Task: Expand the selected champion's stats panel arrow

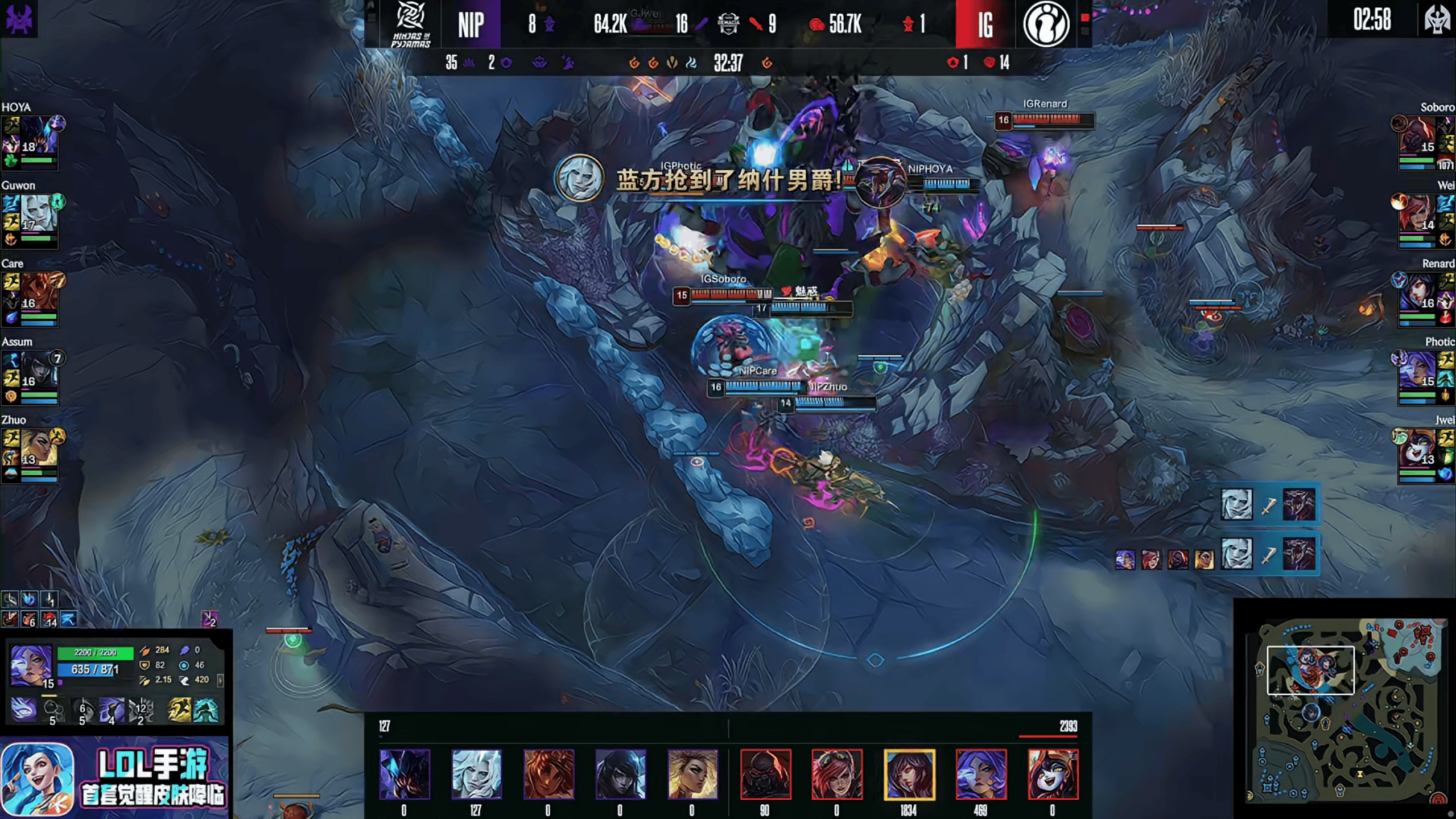Action: pos(221,680)
